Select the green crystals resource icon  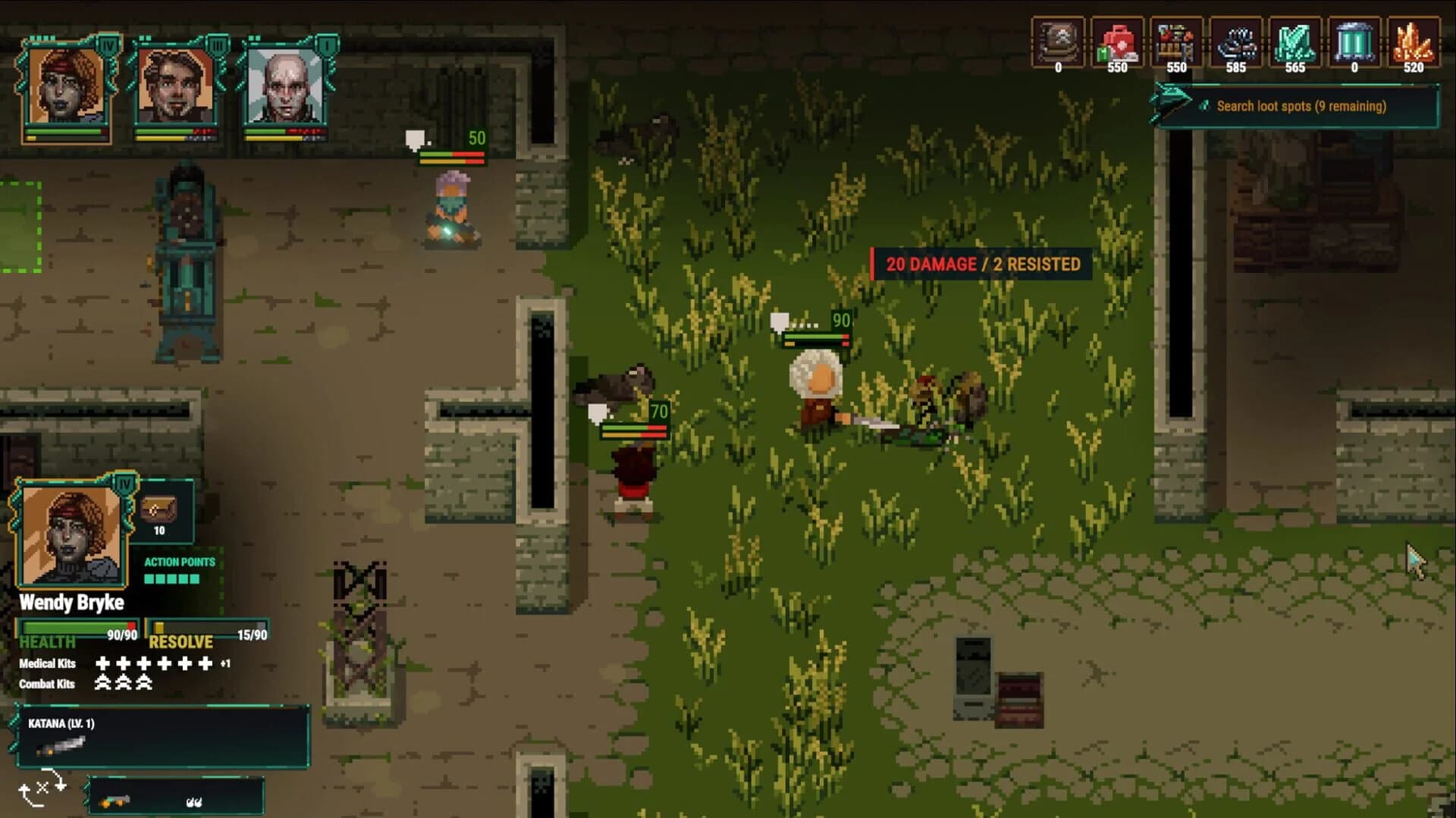click(1294, 42)
